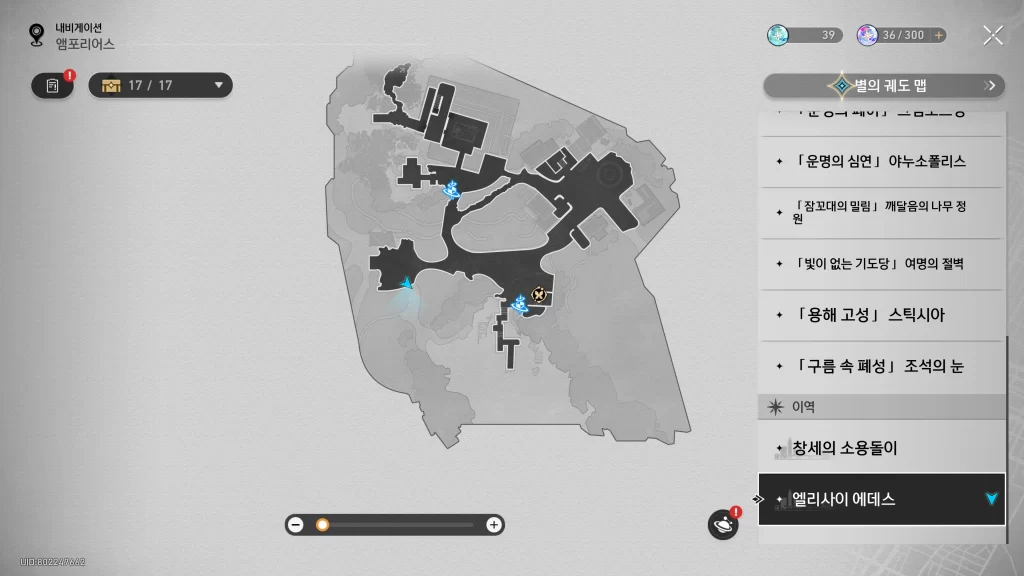This screenshot has height=576, width=1024.
Task: Click the orange map zoom slider handle
Action: pos(322,524)
